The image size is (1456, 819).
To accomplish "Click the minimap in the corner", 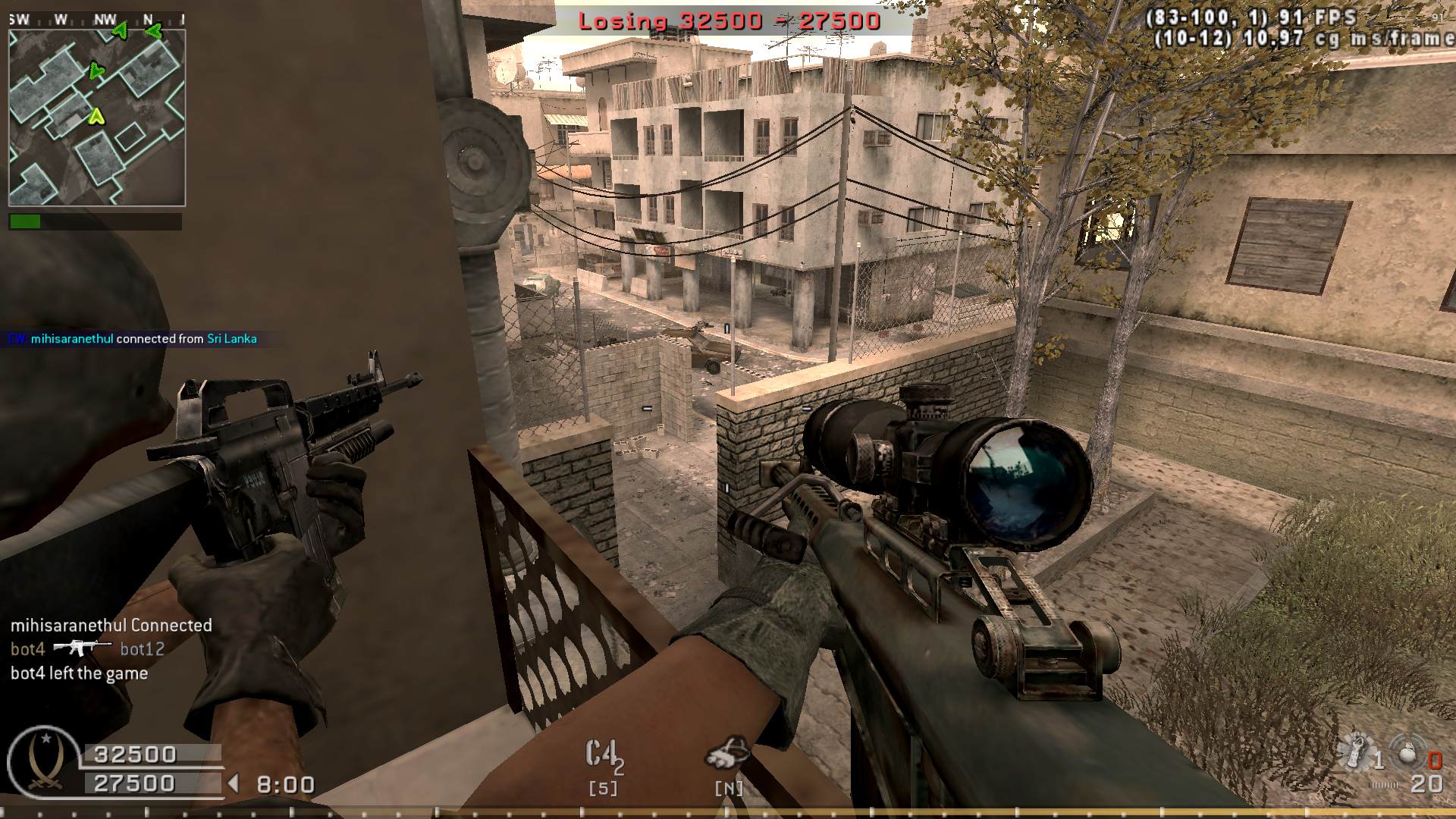I will click(96, 118).
